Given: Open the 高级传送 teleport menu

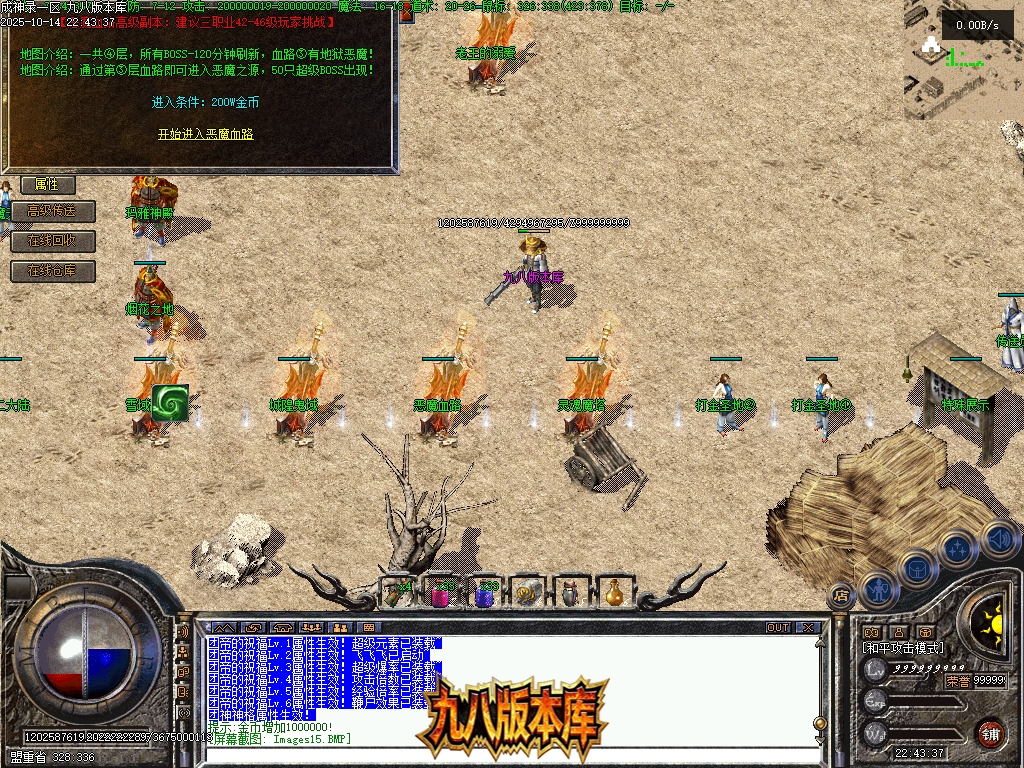Looking at the screenshot, I should coord(53,211).
